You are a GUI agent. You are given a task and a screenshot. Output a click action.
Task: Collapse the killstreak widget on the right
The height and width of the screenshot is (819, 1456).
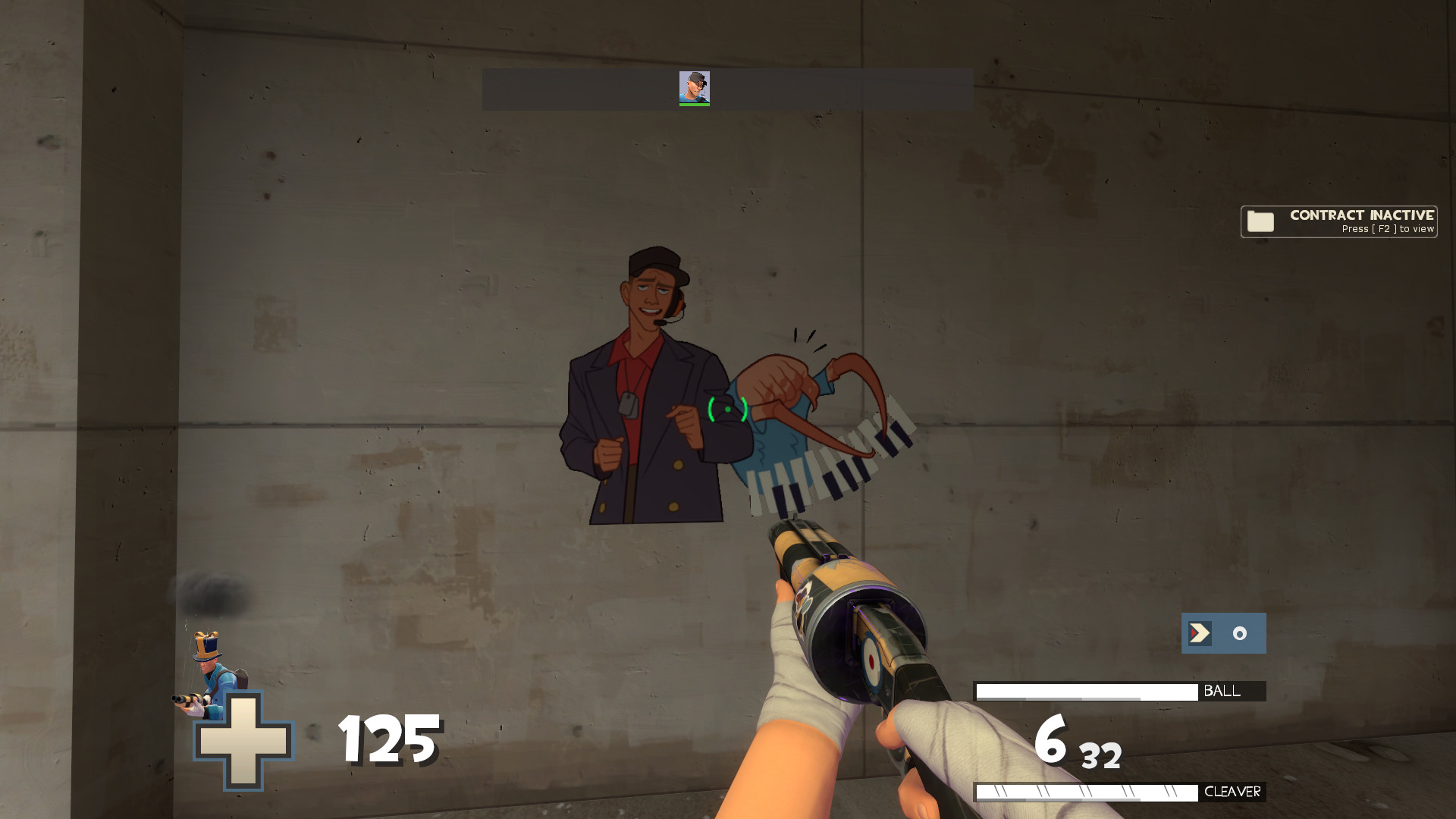click(x=1222, y=634)
